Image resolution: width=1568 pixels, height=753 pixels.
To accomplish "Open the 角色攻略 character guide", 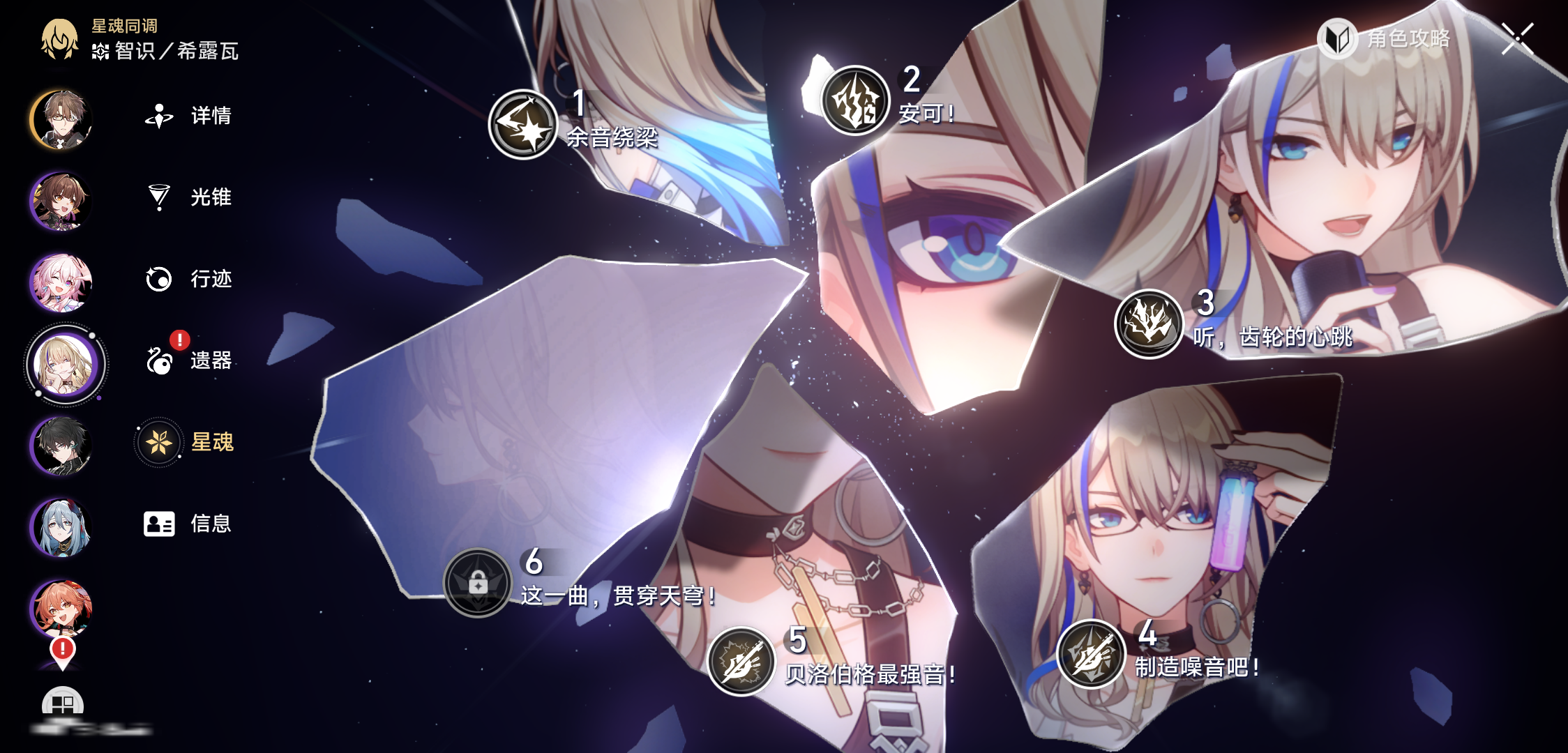I will pyautogui.click(x=1385, y=38).
